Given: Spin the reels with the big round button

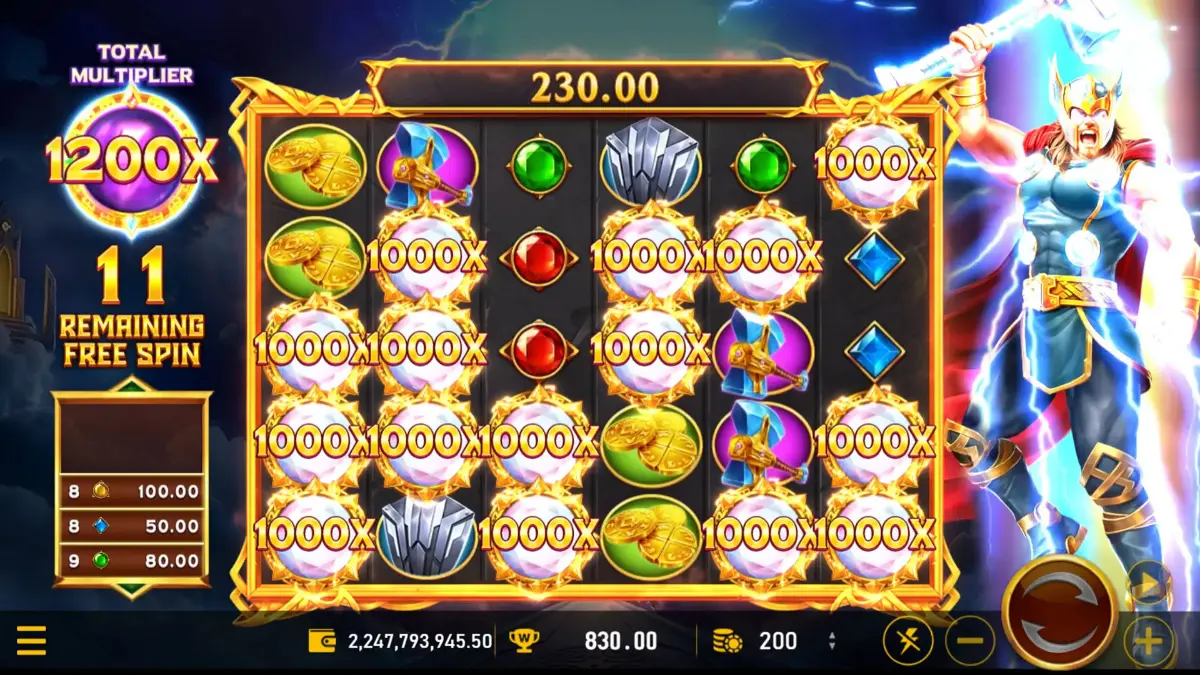Looking at the screenshot, I should (1059, 610).
